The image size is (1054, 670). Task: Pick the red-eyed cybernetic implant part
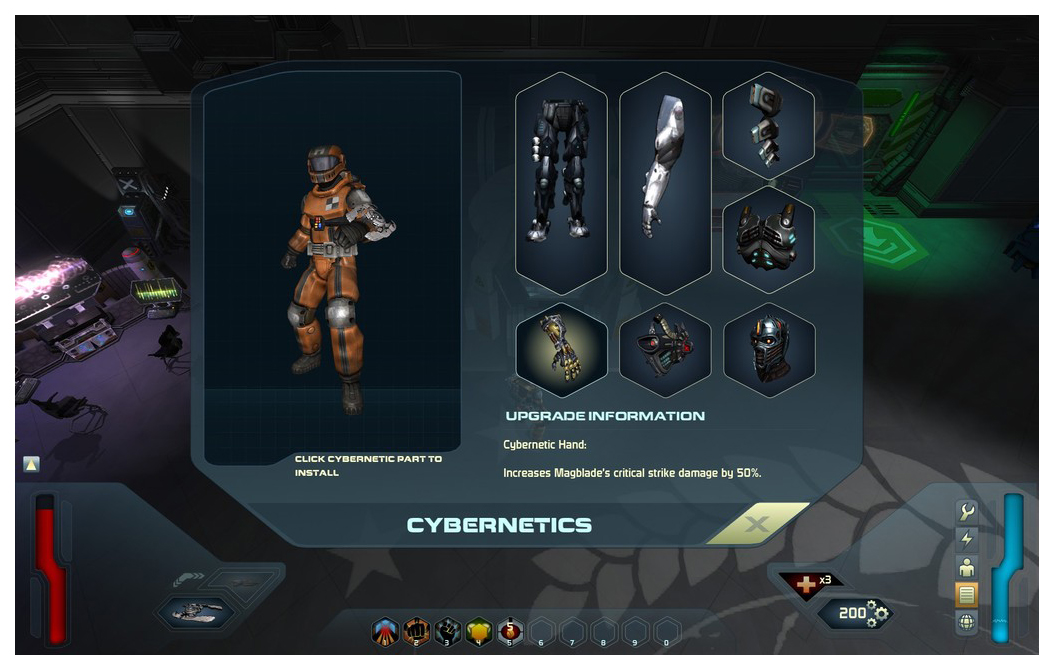665,350
